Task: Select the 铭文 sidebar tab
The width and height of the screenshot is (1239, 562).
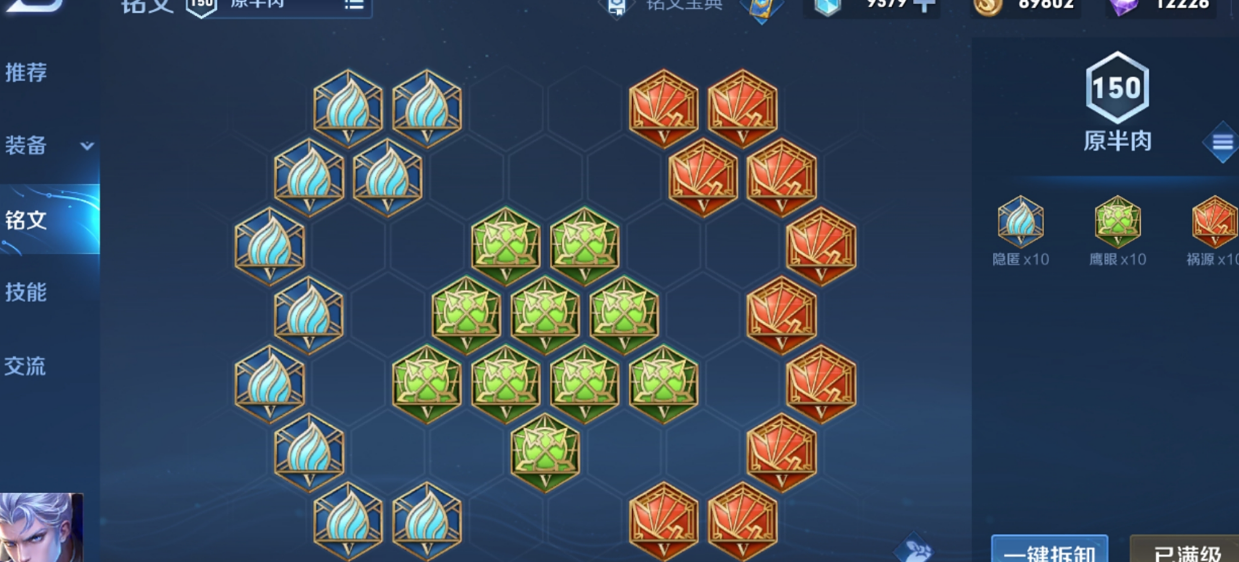Action: coord(27,220)
